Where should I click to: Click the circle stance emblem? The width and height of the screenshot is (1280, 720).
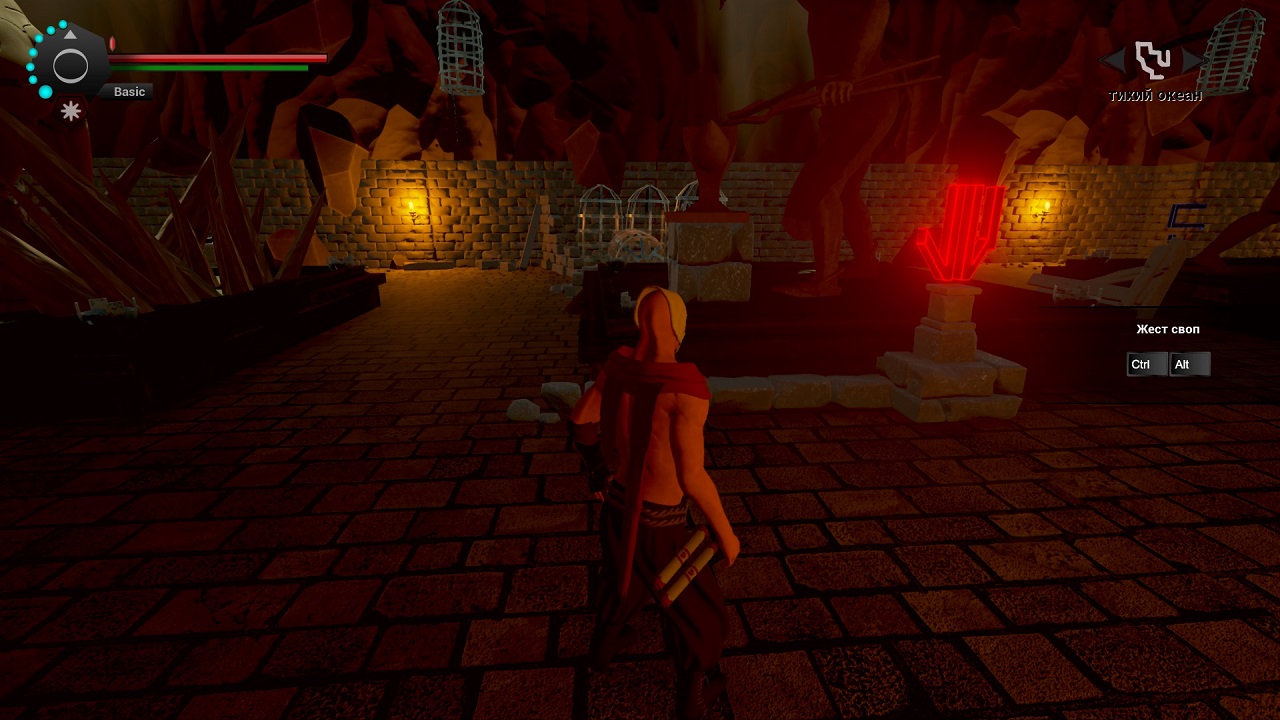(70, 67)
